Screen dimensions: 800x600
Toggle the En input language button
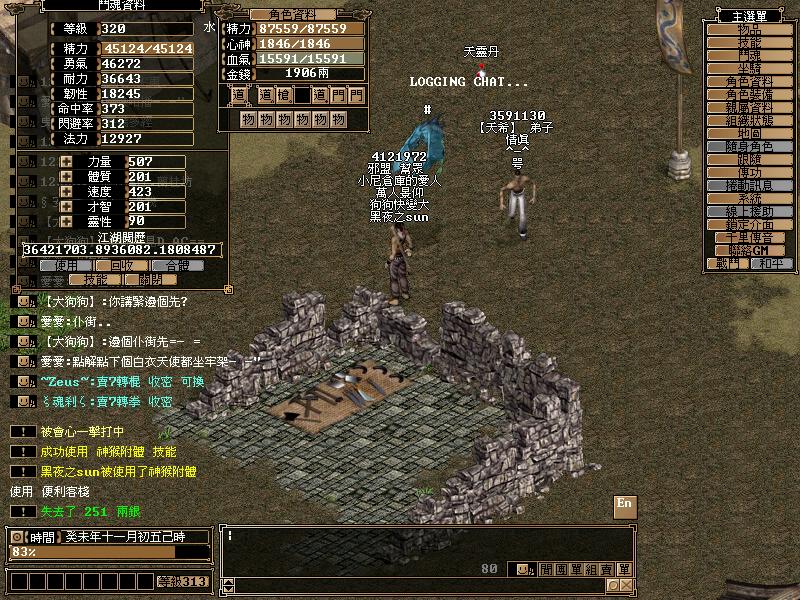click(x=624, y=503)
